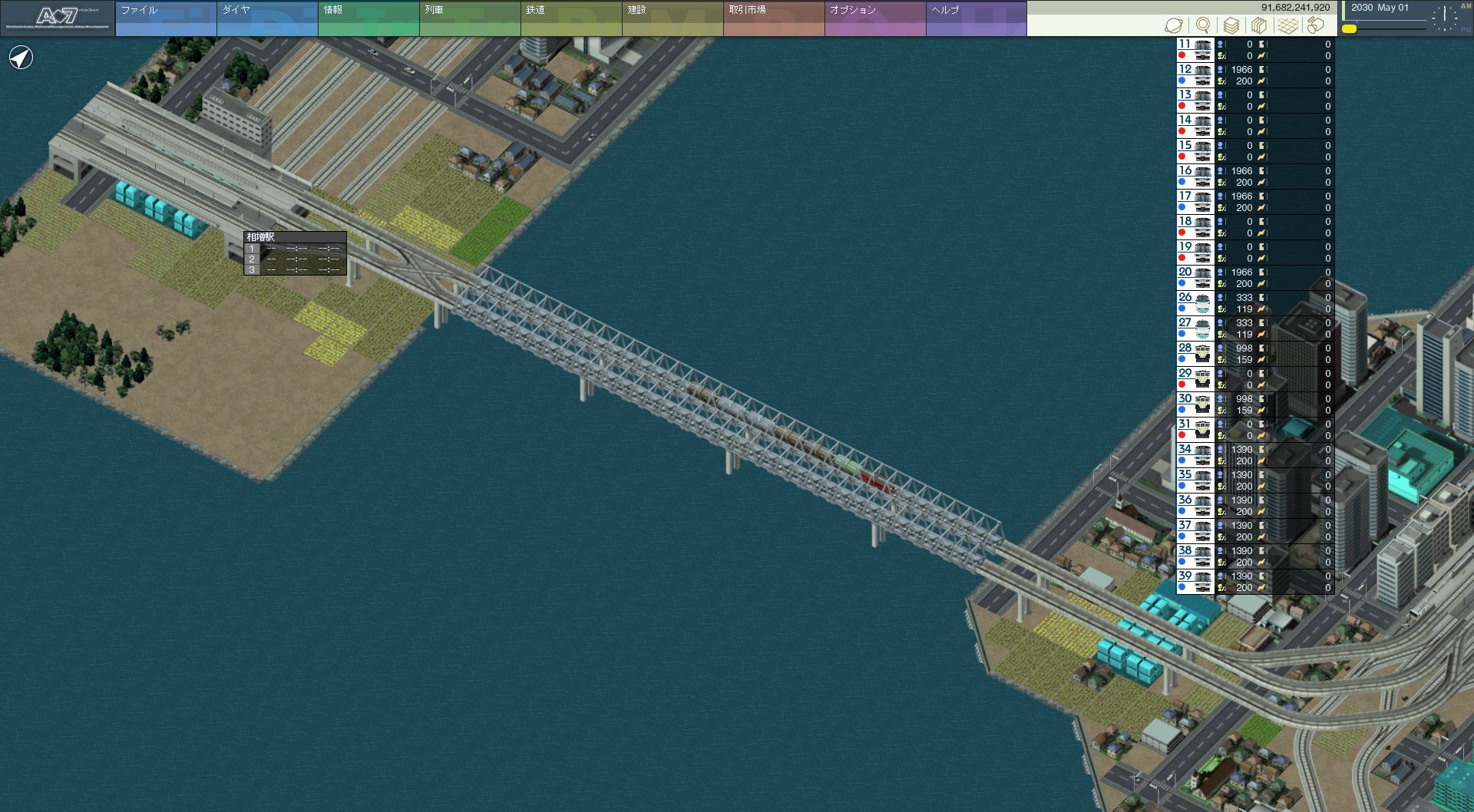Click the 相増駅 station timetable panel

point(295,253)
